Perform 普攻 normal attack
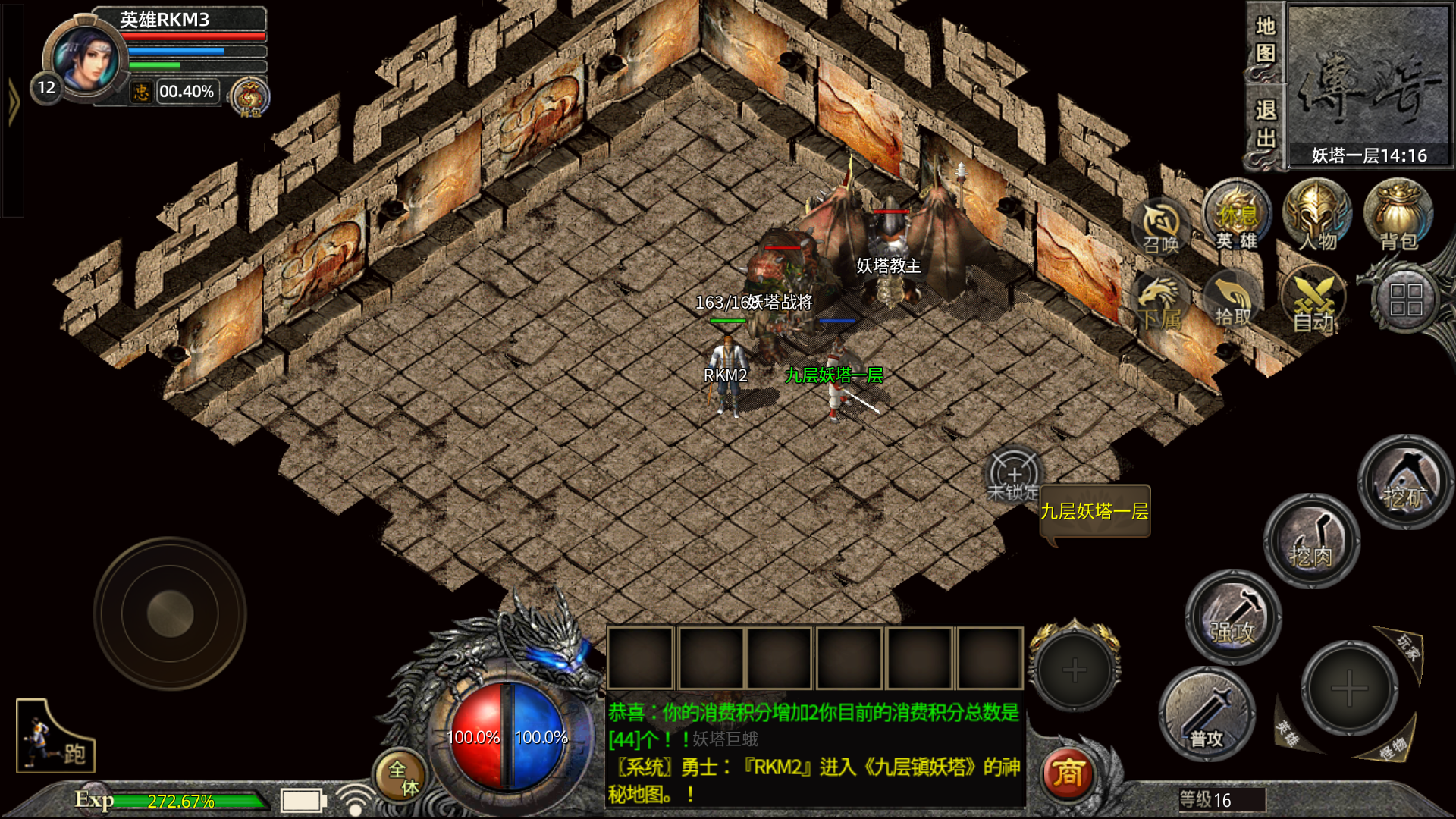Image resolution: width=1456 pixels, height=819 pixels. (1207, 714)
